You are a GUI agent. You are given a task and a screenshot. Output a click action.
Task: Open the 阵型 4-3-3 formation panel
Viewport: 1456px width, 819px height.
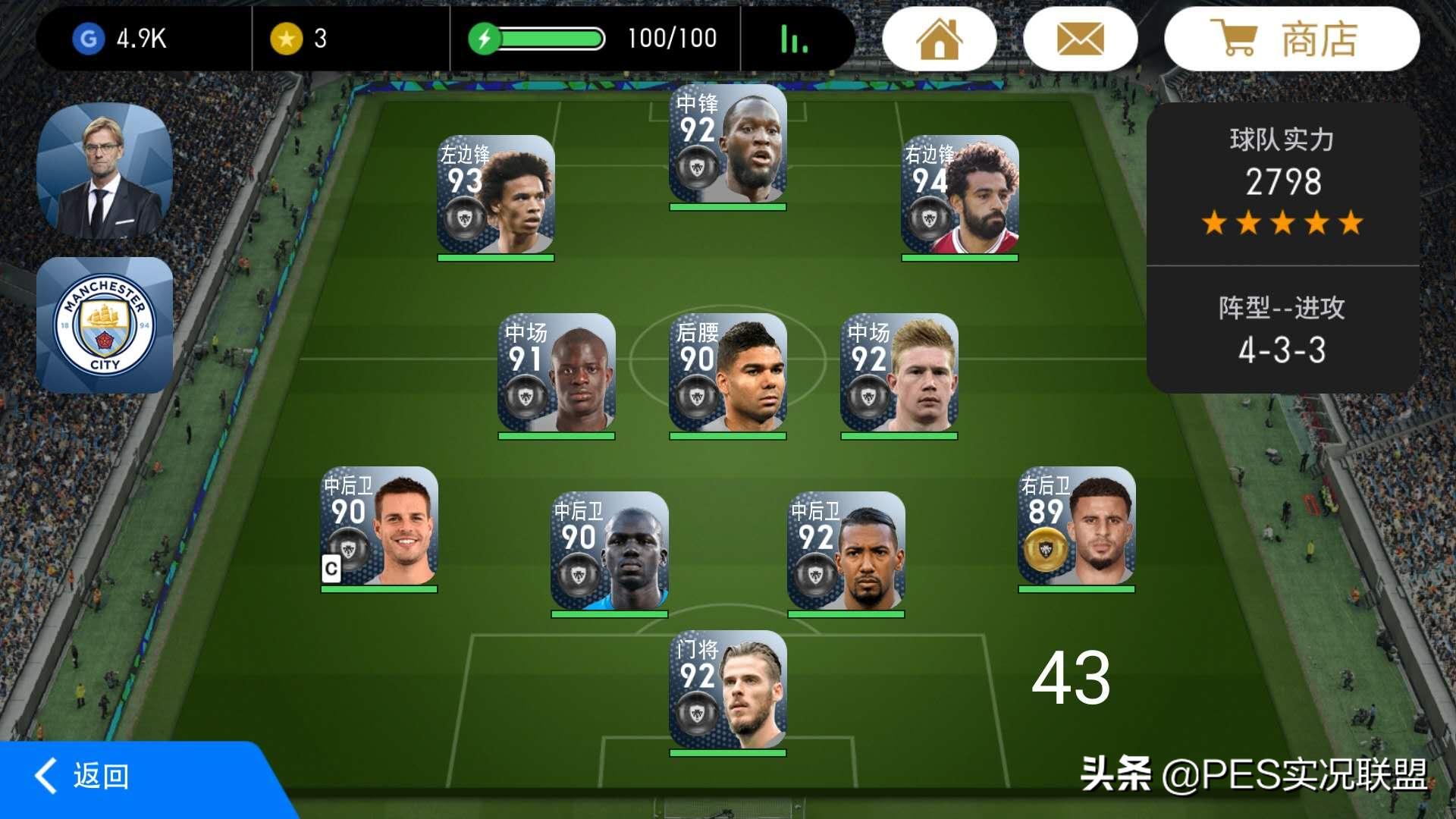(x=1282, y=331)
